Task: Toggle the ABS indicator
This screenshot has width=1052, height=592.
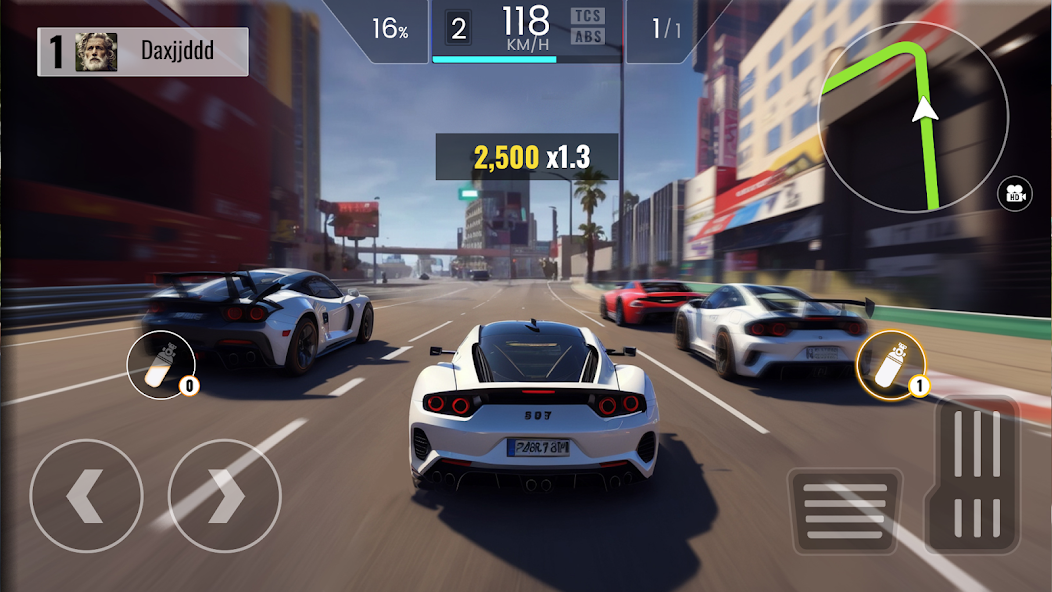Action: 588,37
